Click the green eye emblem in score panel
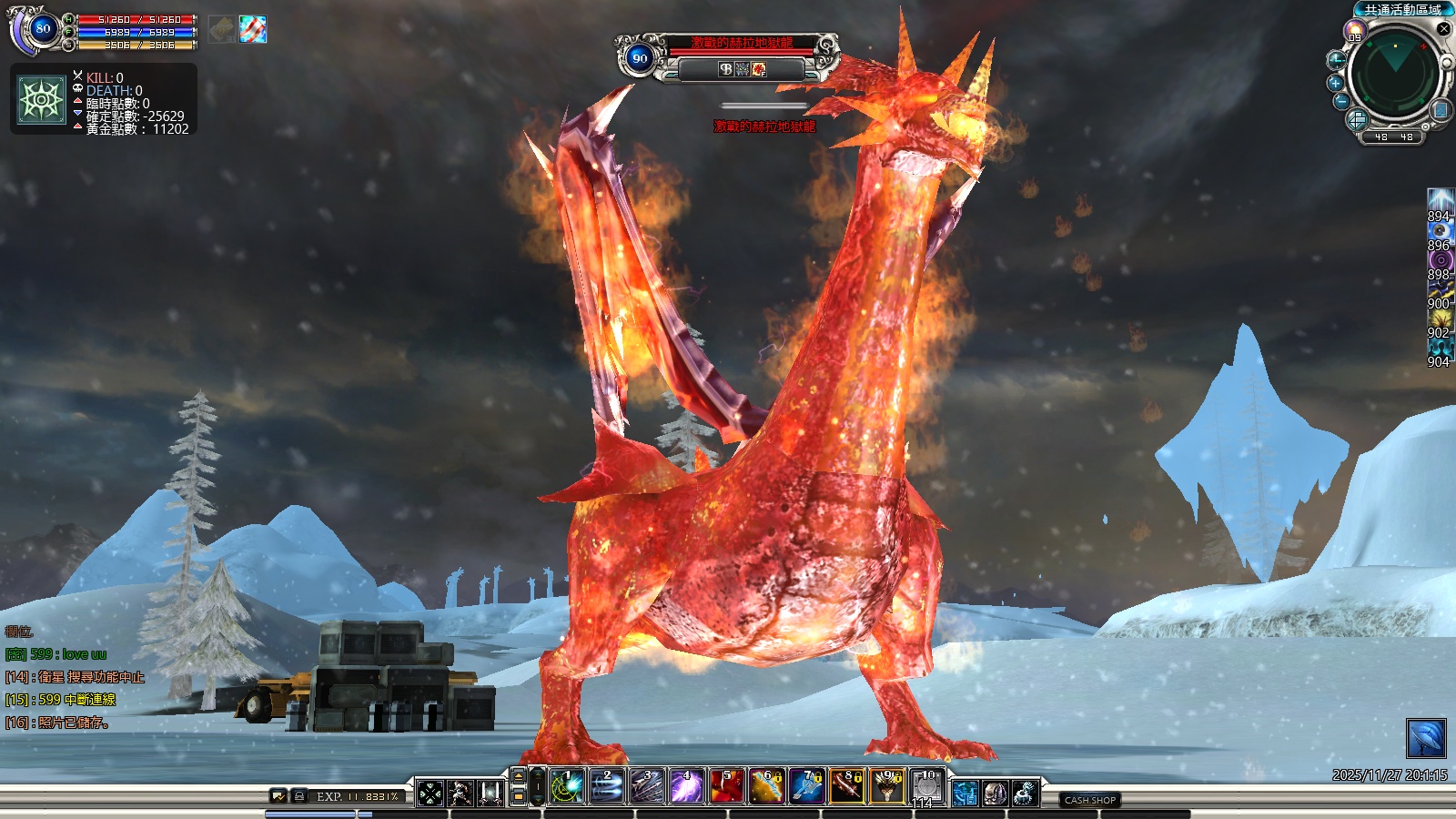 [42, 99]
